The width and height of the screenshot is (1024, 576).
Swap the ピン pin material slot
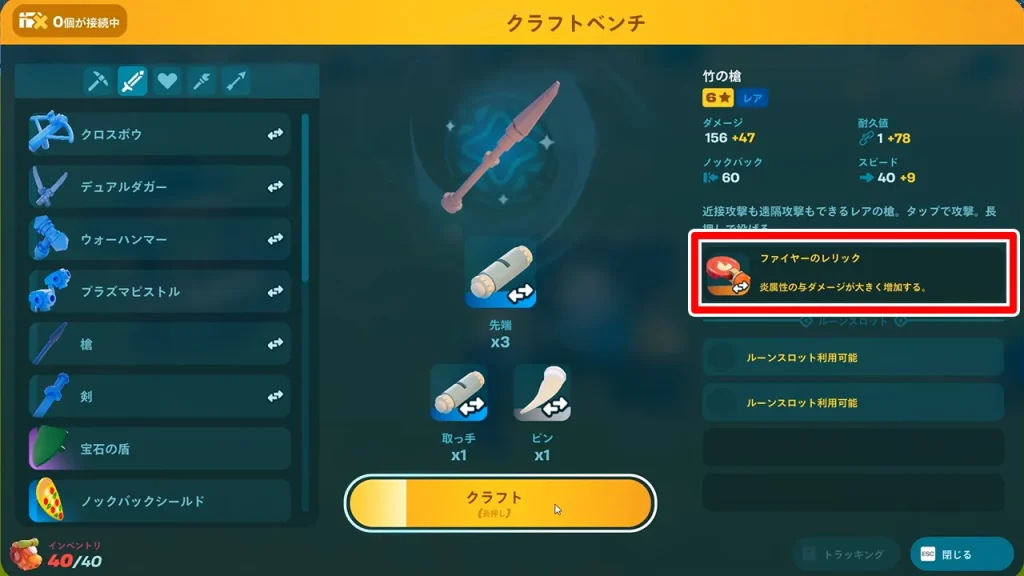542,392
